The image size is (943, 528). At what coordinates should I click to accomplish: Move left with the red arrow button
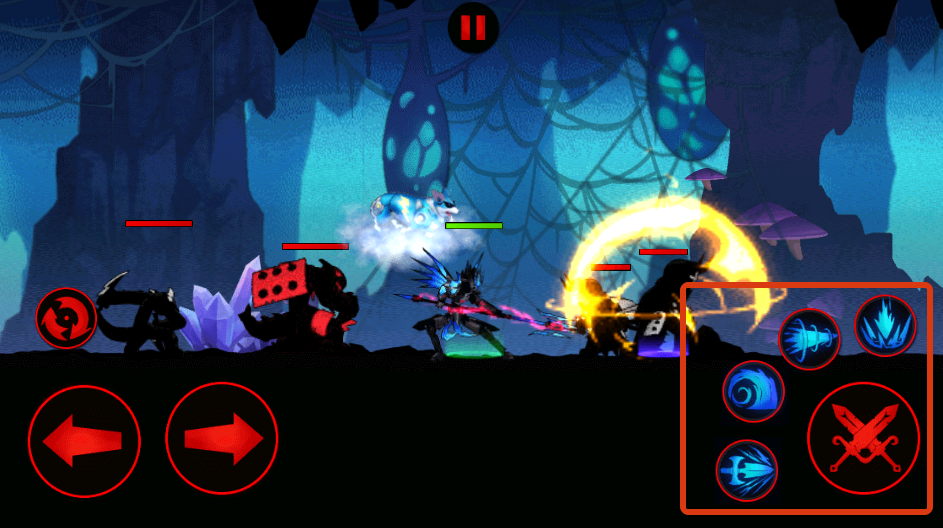pyautogui.click(x=84, y=440)
